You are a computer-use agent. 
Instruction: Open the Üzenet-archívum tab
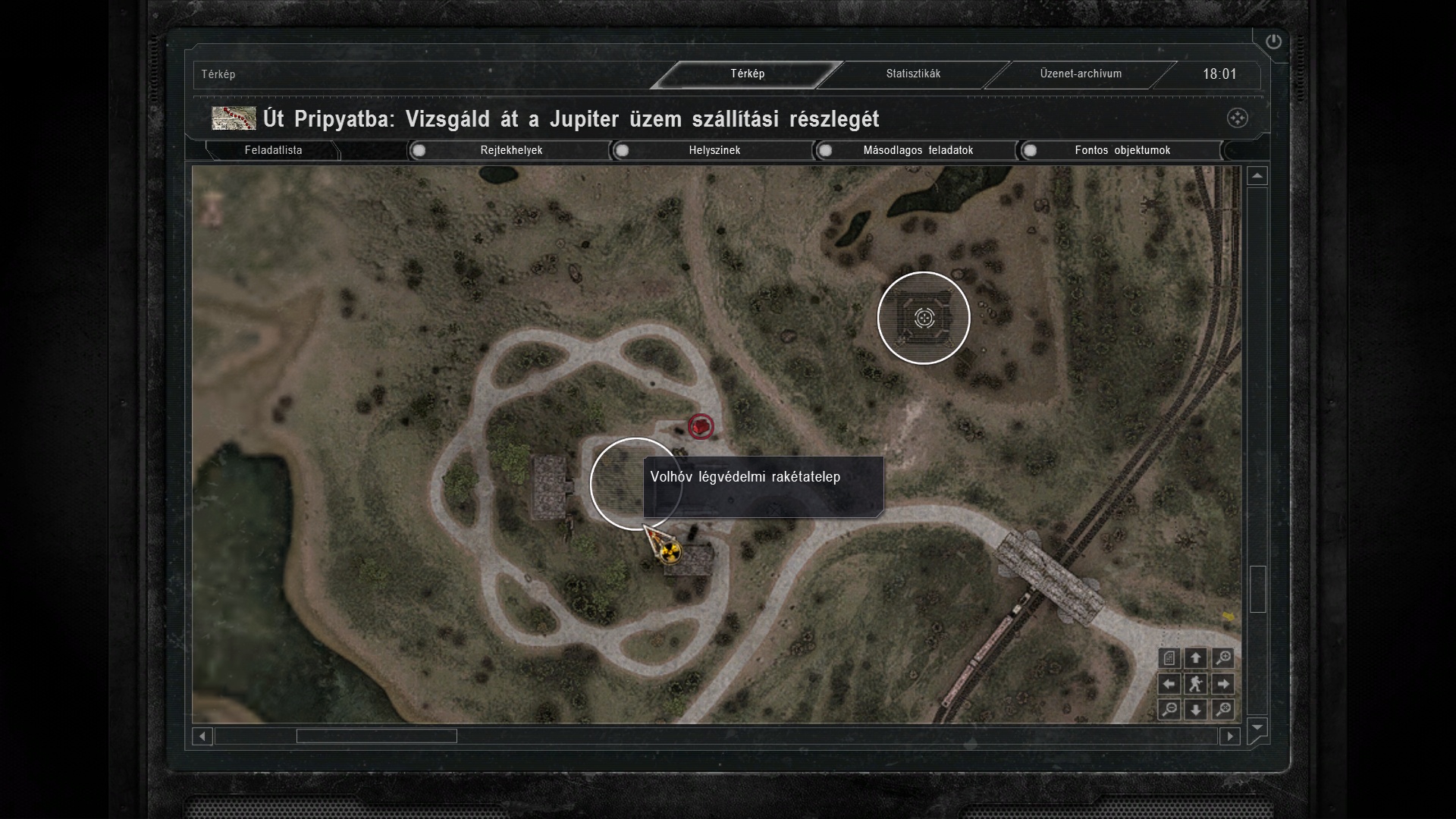[1080, 74]
